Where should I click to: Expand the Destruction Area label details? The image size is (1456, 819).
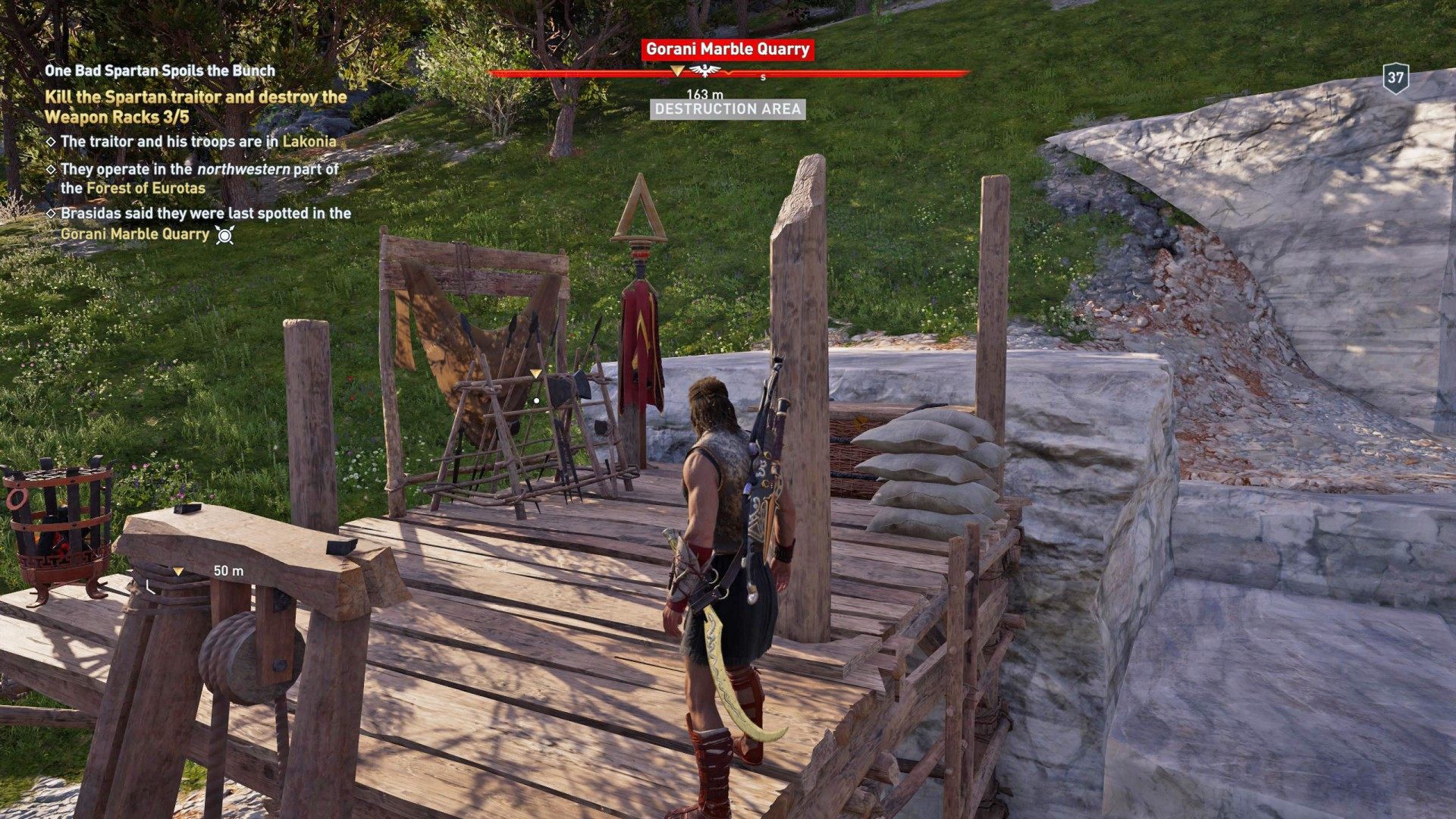pos(729,111)
